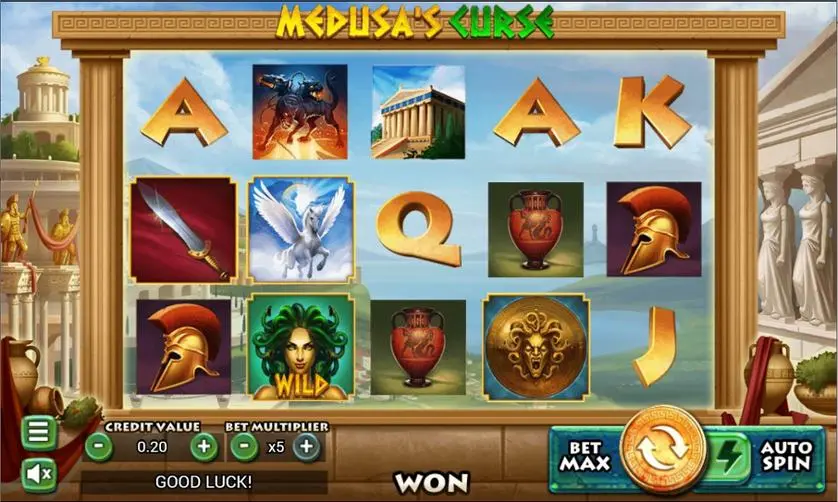
Task: Open the hamburger menu
Action: click(38, 432)
